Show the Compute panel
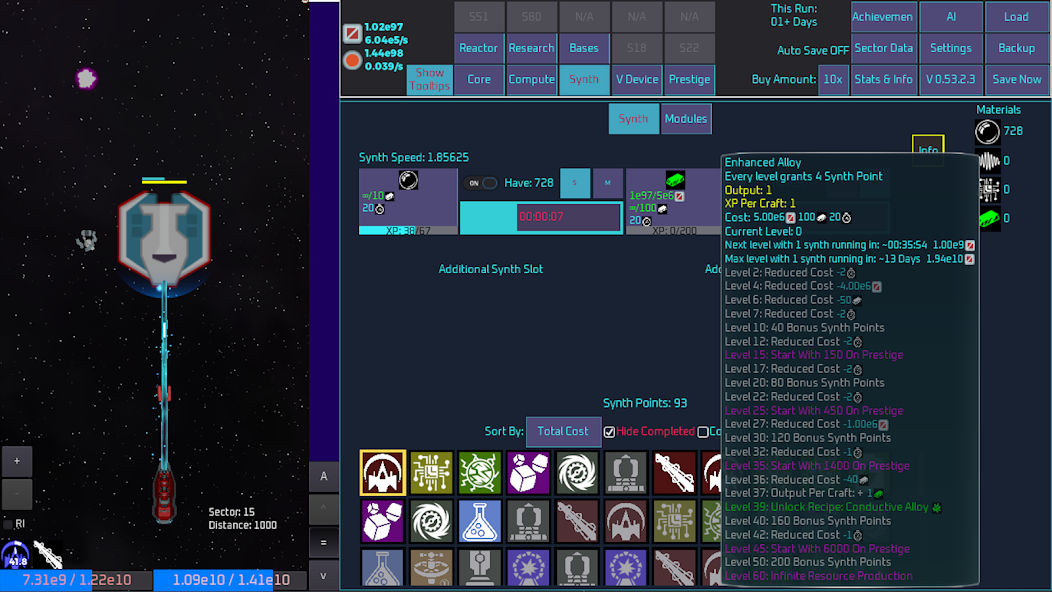This screenshot has width=1052, height=592. click(x=531, y=79)
